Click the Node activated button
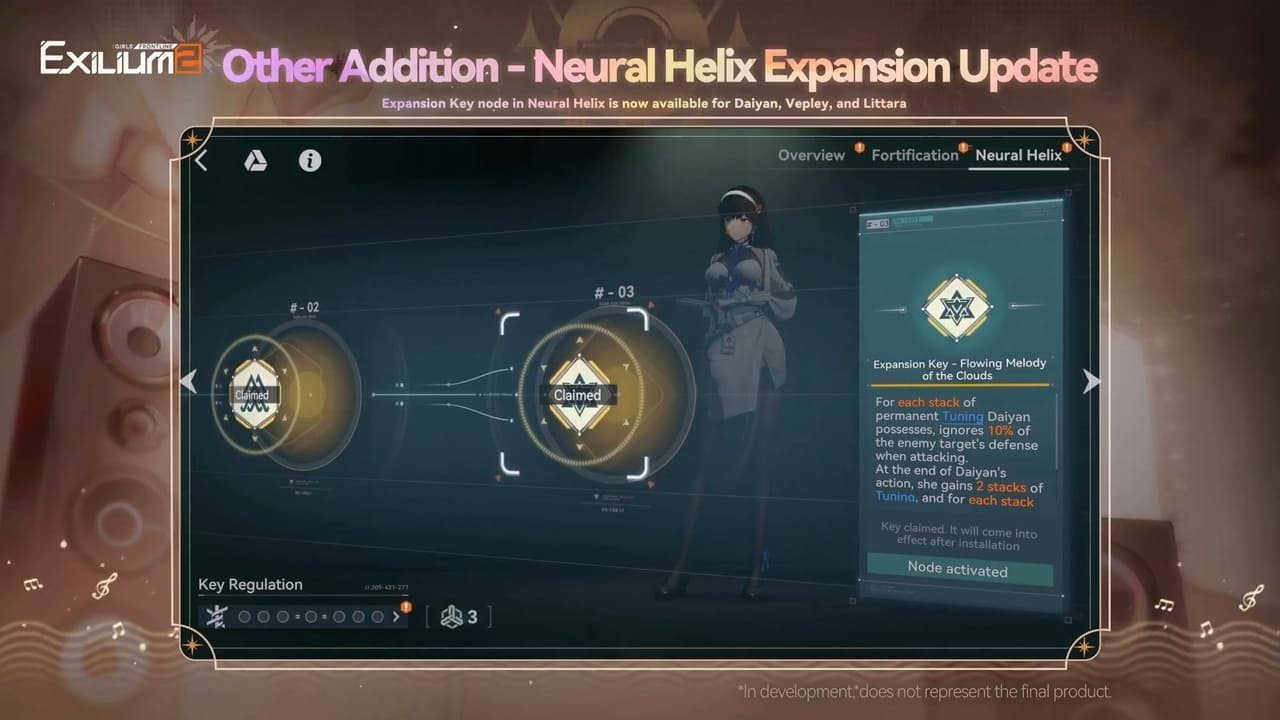 [957, 569]
